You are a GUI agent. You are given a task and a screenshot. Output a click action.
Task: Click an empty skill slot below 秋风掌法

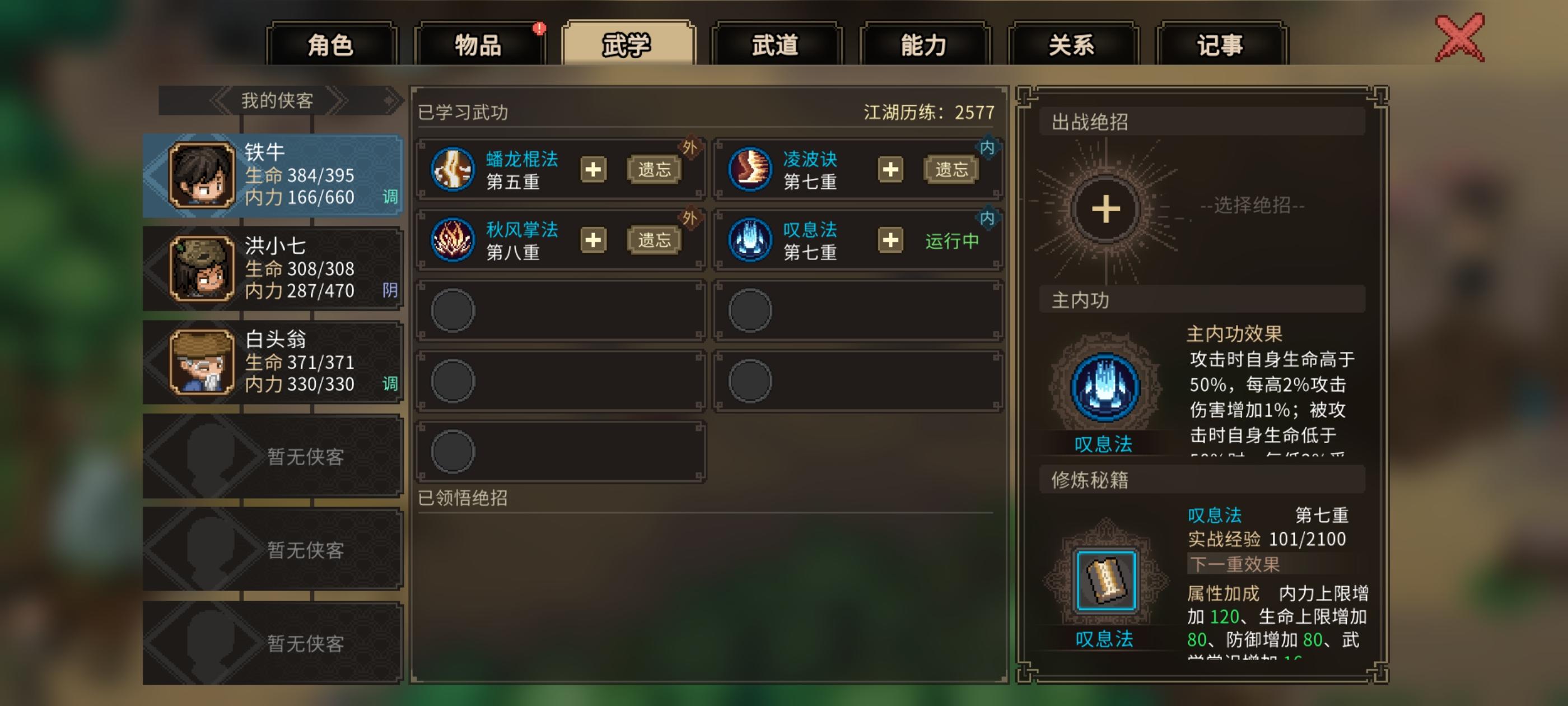tap(560, 309)
